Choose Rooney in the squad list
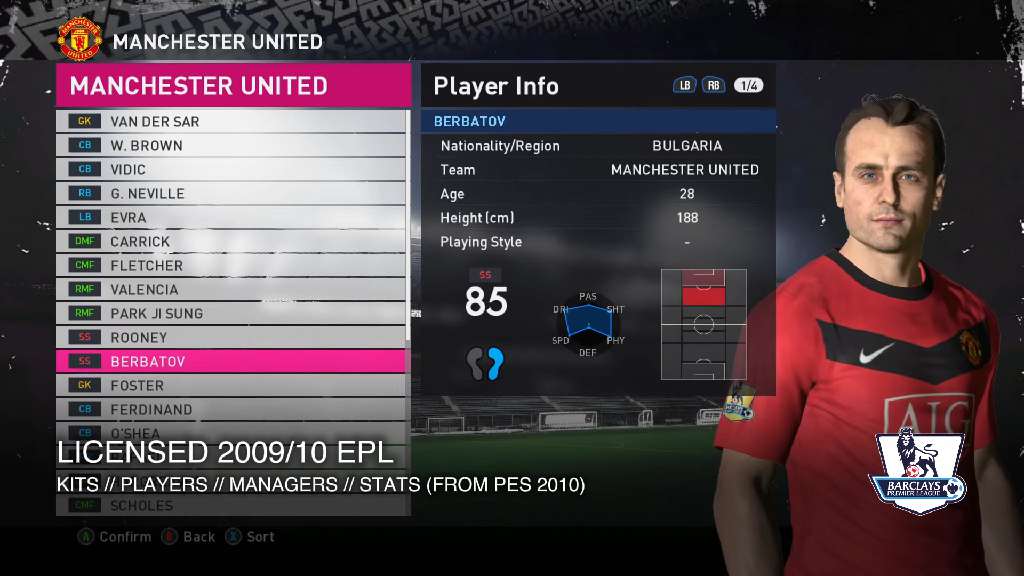This screenshot has width=1024, height=576. (232, 337)
